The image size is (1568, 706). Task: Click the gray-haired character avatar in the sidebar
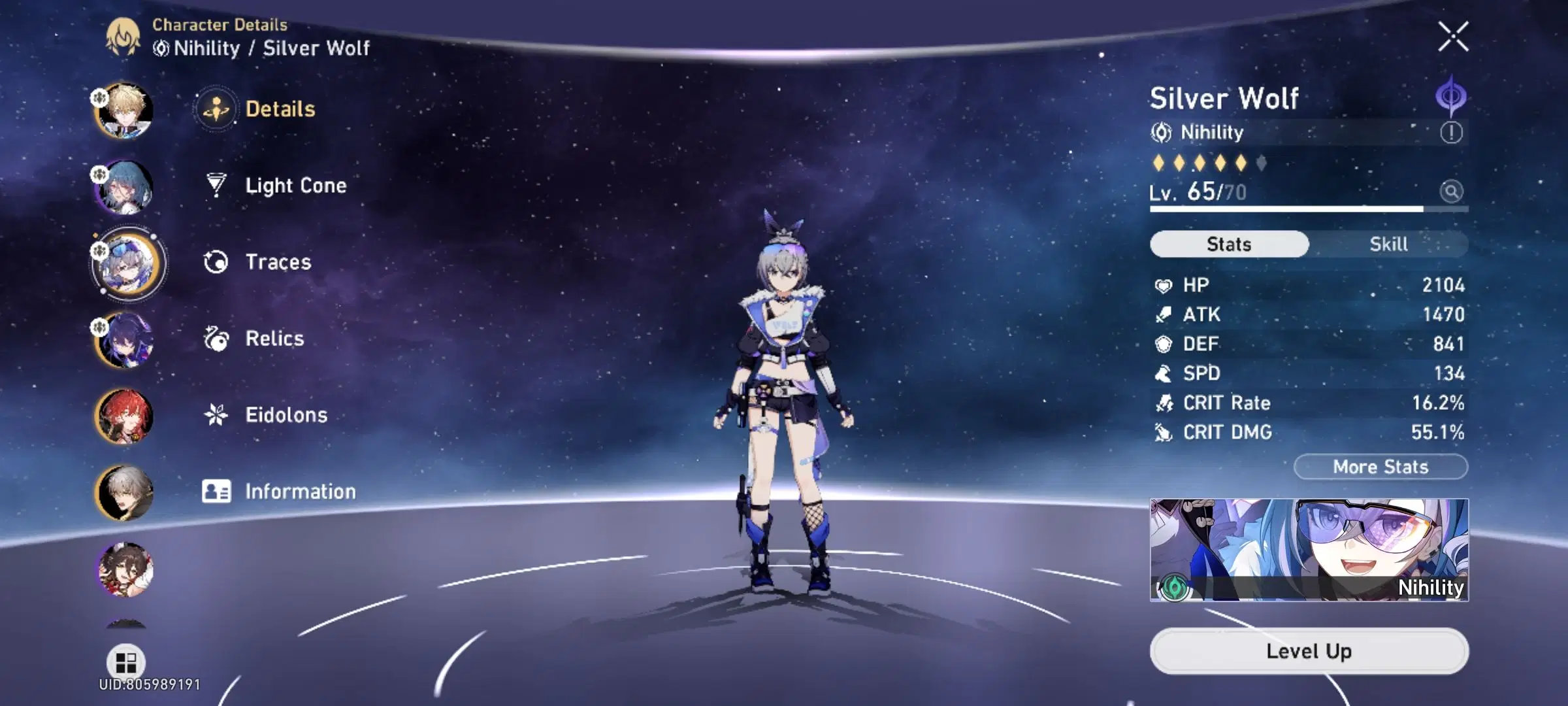[x=128, y=491]
